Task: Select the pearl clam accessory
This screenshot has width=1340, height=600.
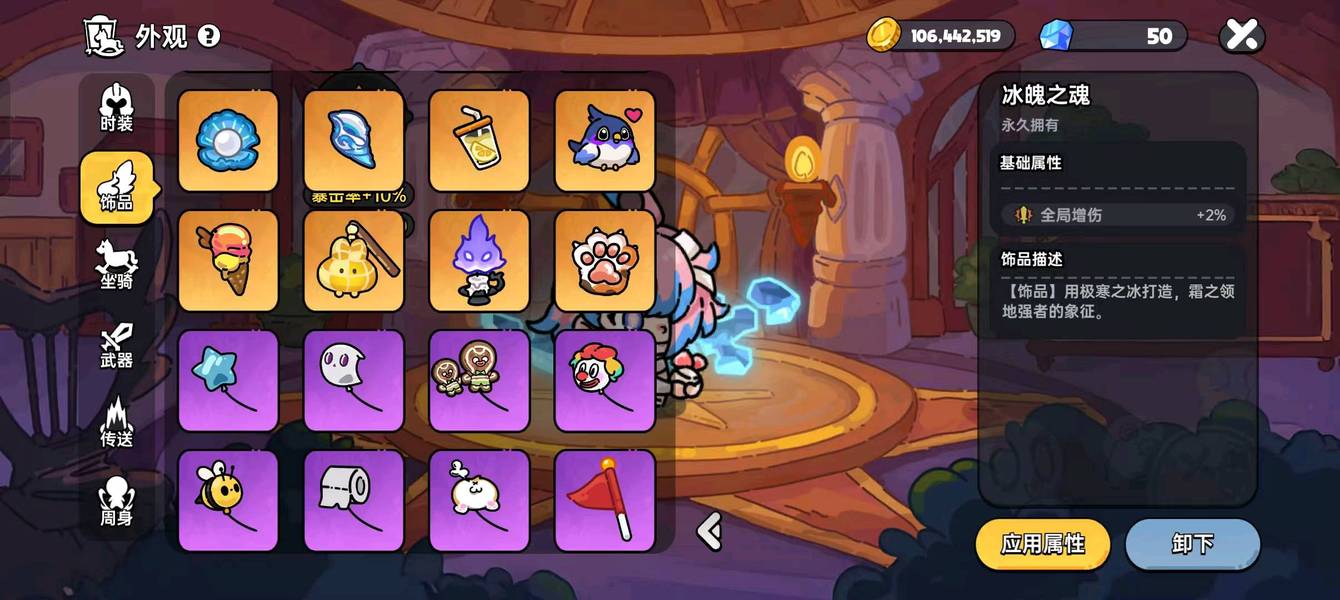Action: (228, 141)
